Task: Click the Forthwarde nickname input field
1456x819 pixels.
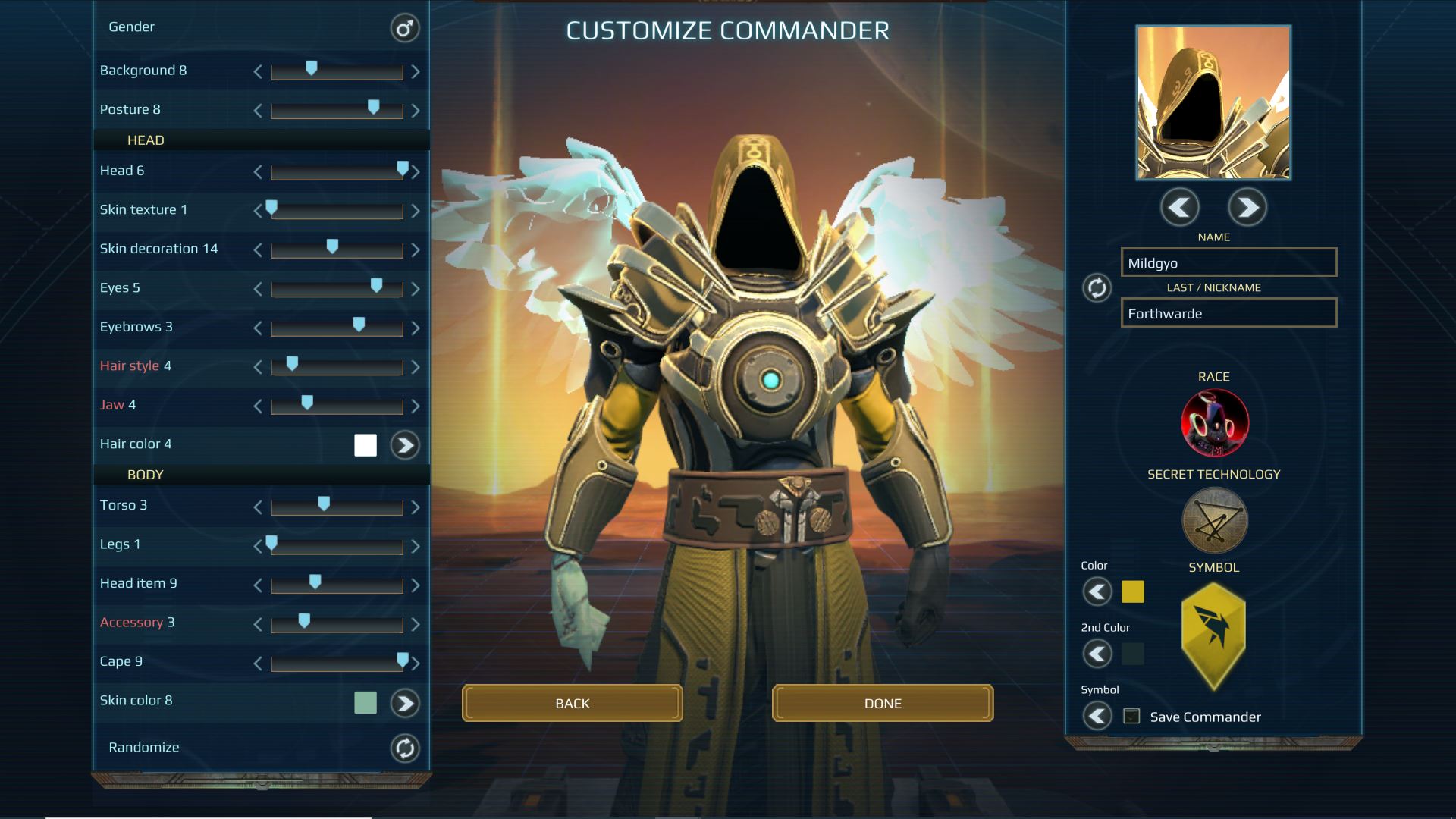Action: tap(1228, 312)
